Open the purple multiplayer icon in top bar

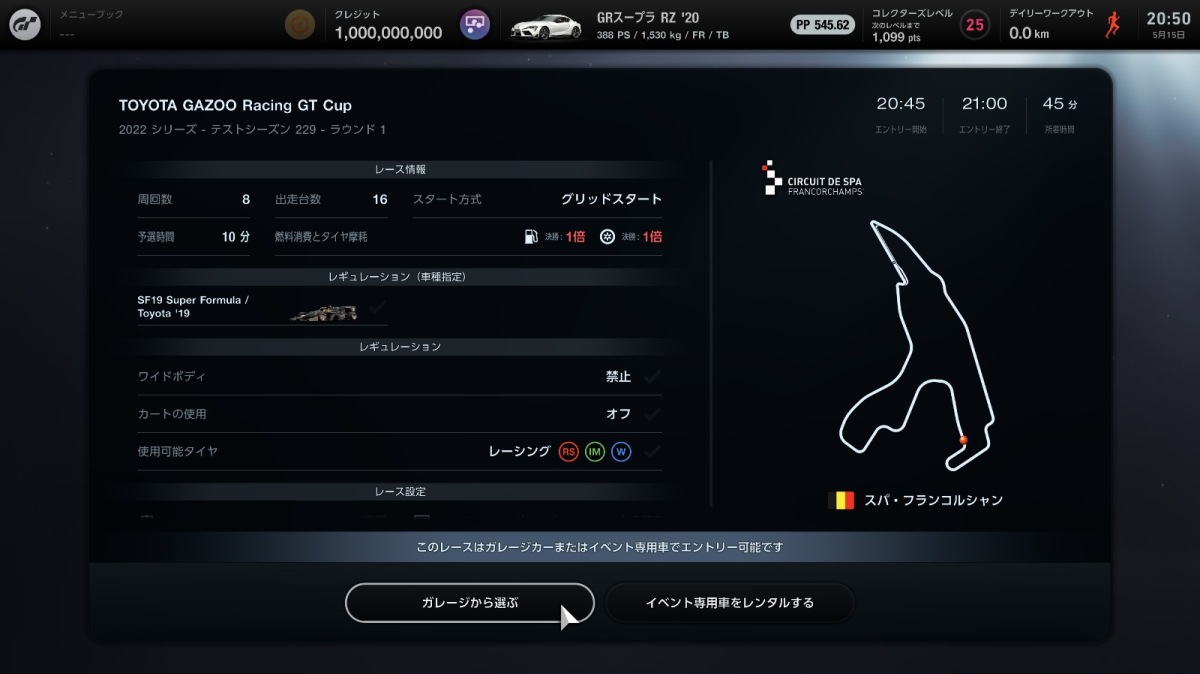point(475,24)
